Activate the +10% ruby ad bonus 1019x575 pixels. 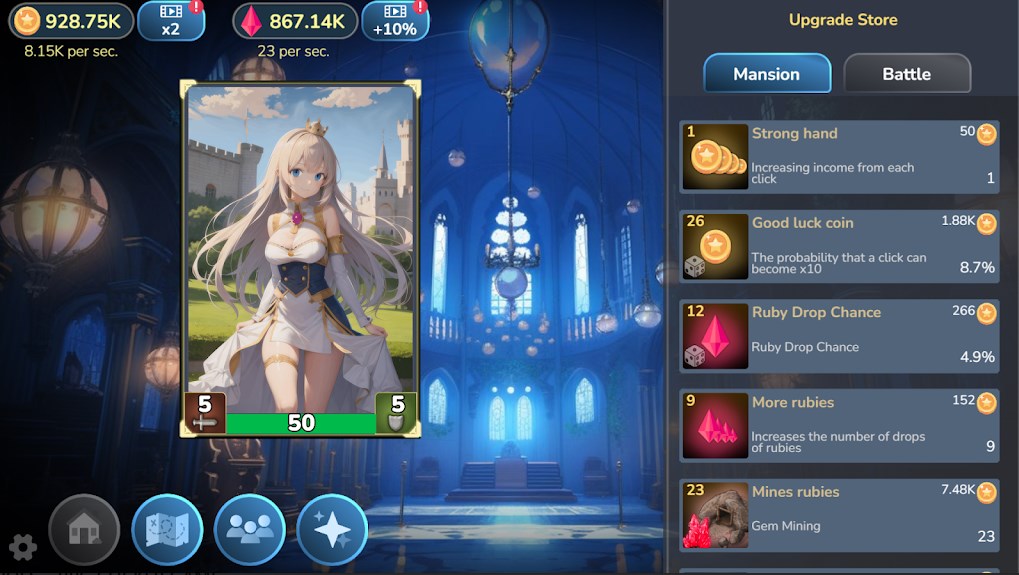click(395, 21)
